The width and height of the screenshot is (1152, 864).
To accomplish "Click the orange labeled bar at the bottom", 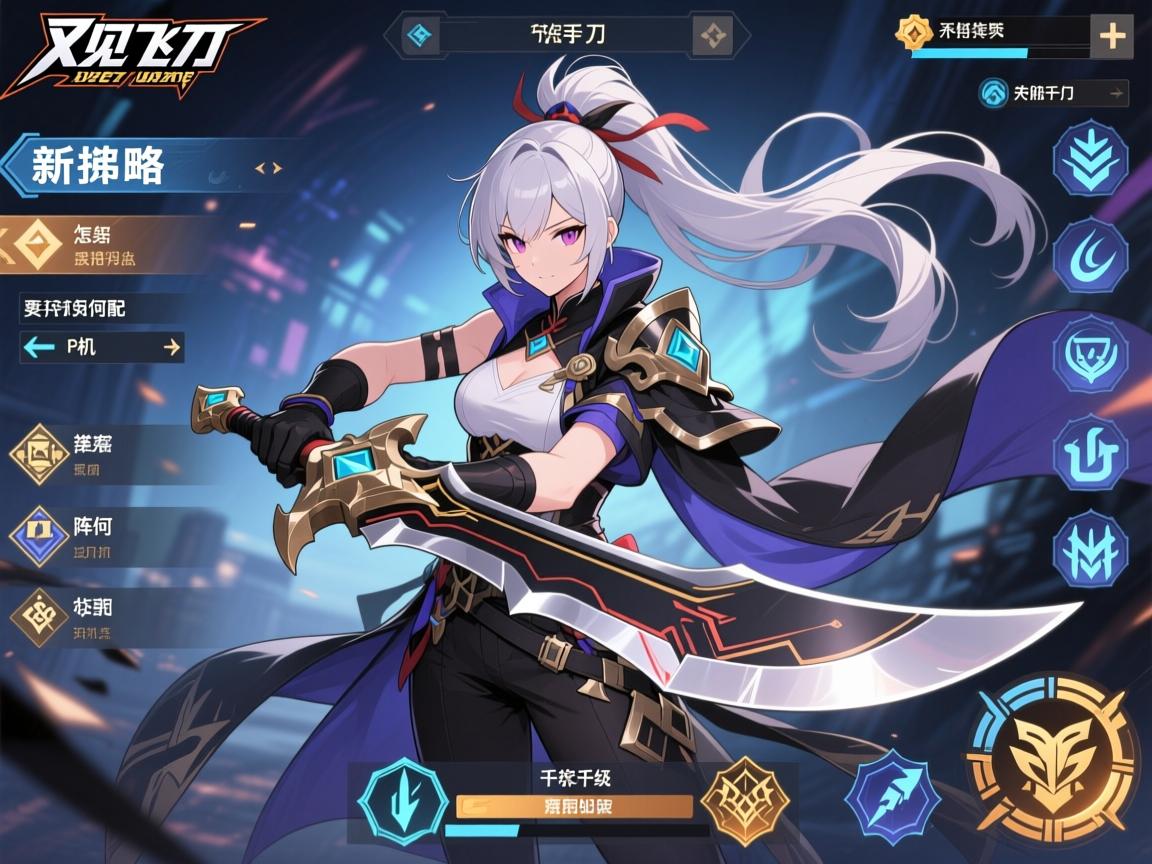I will pyautogui.click(x=574, y=806).
